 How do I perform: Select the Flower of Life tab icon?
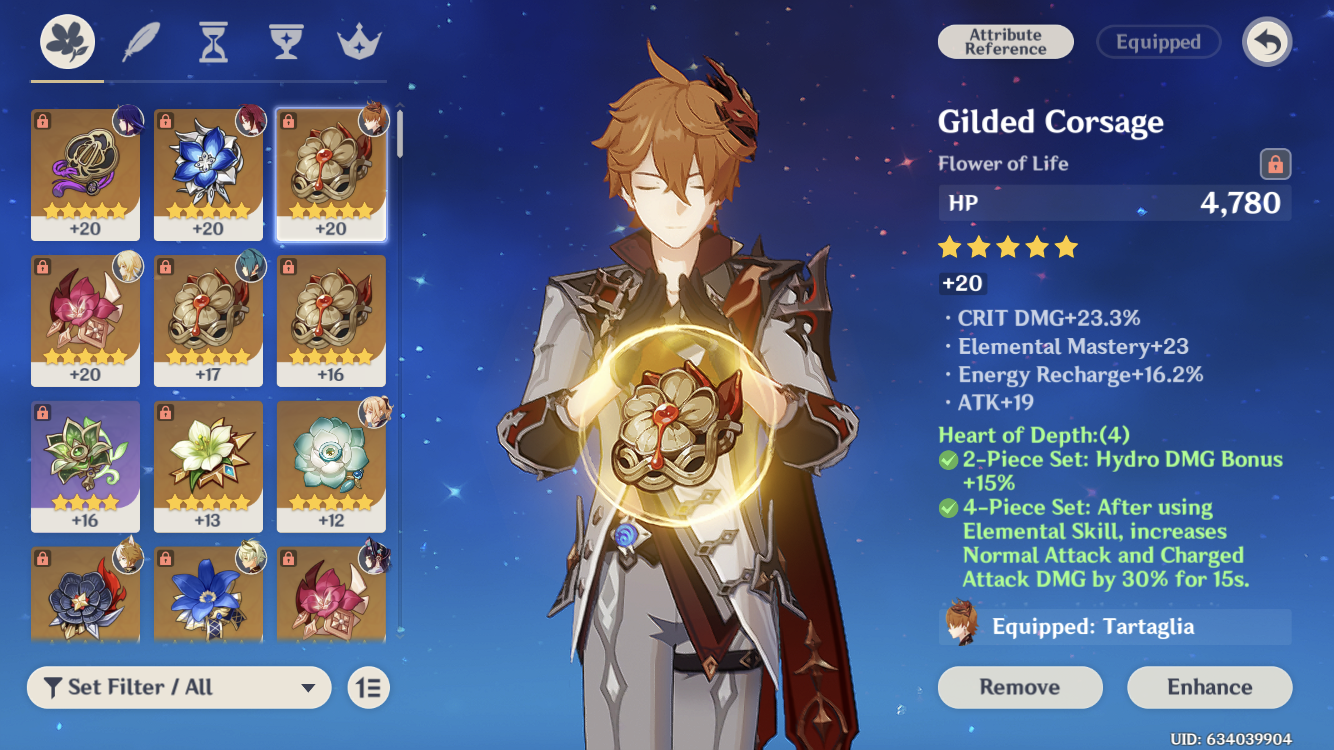coord(69,38)
